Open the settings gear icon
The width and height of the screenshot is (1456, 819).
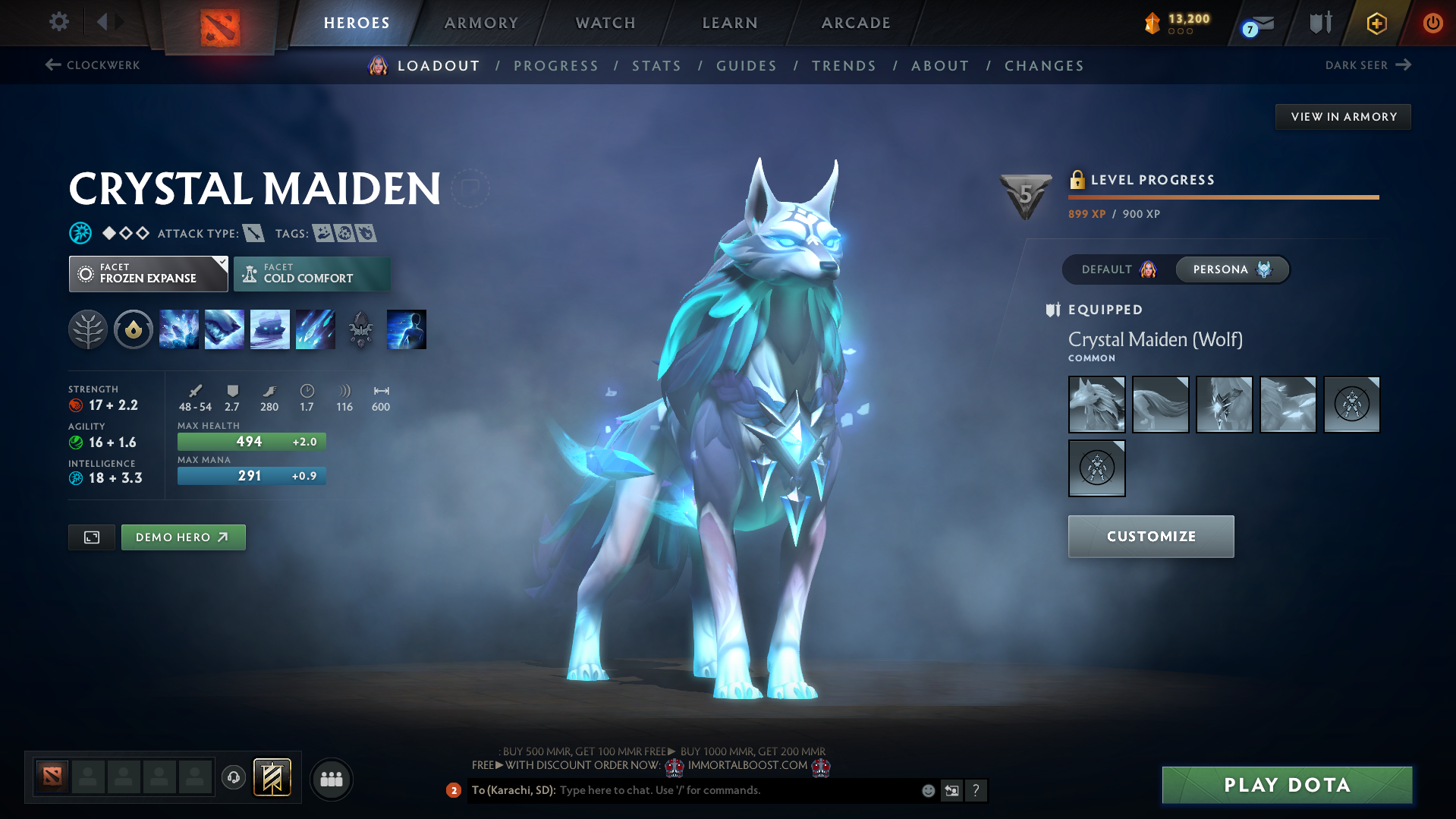click(58, 22)
